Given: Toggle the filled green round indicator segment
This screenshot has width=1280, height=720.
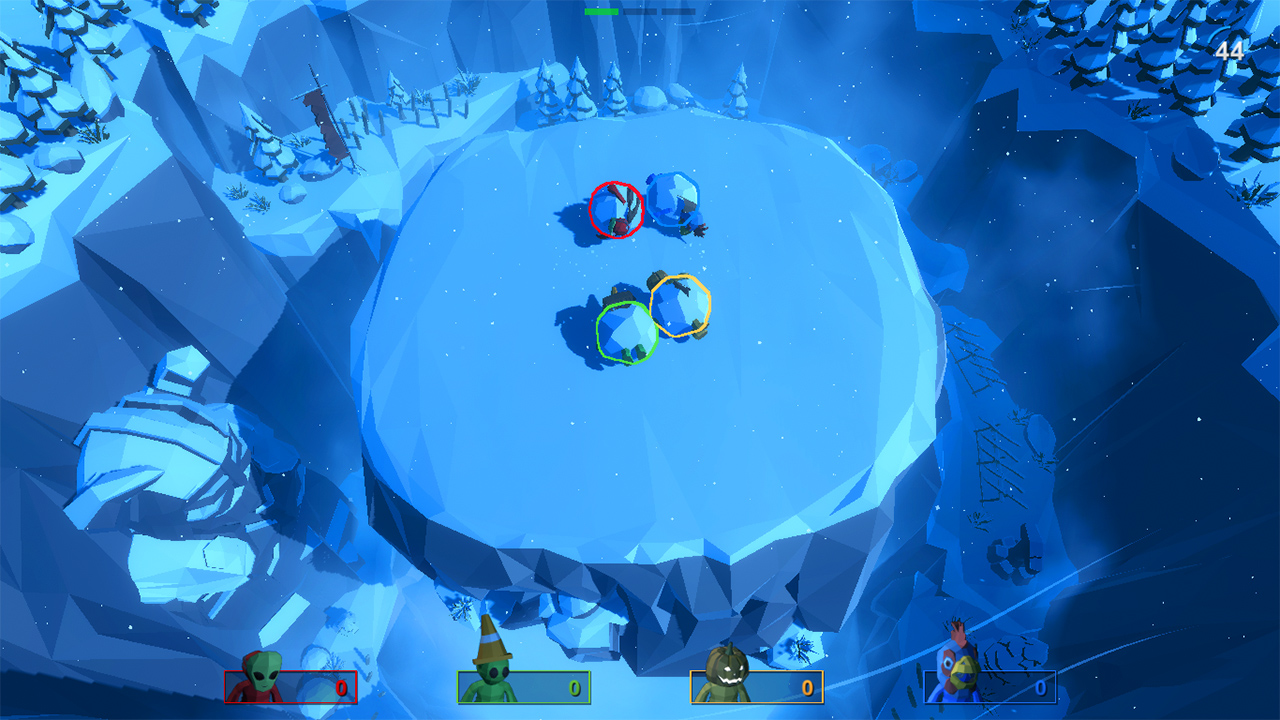Looking at the screenshot, I should pyautogui.click(x=600, y=12).
